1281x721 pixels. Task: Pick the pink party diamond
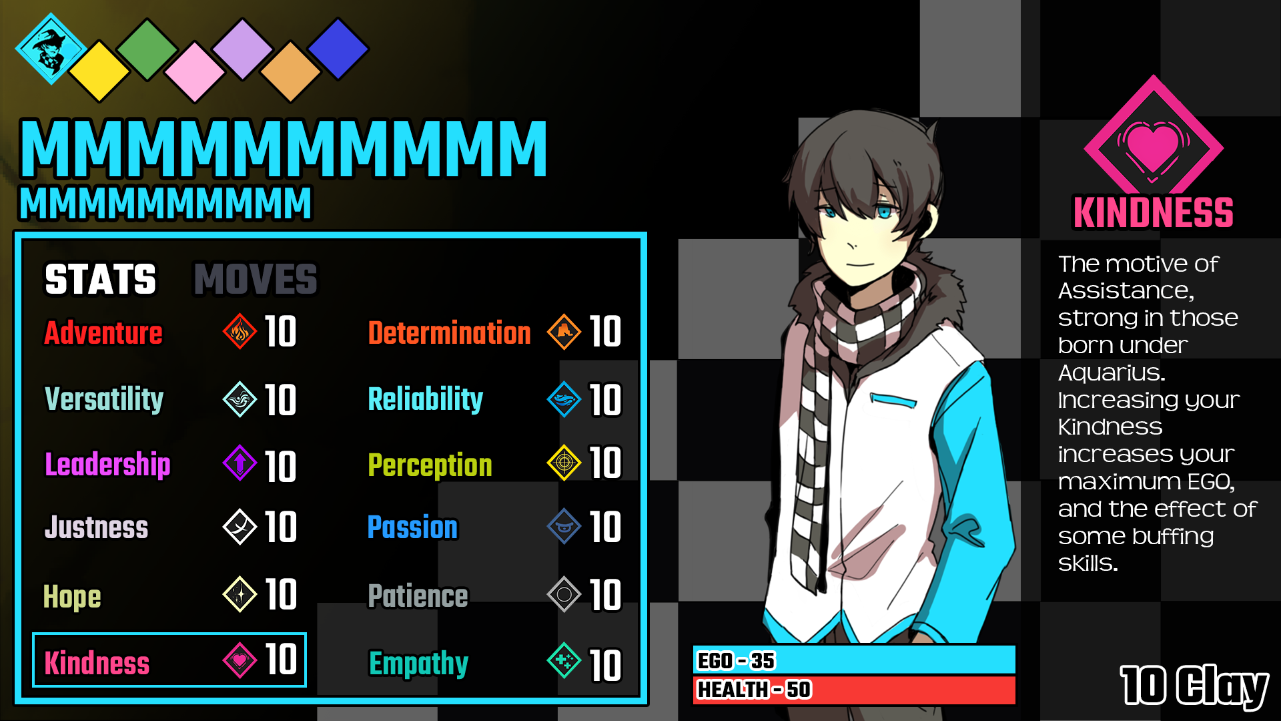coord(195,71)
